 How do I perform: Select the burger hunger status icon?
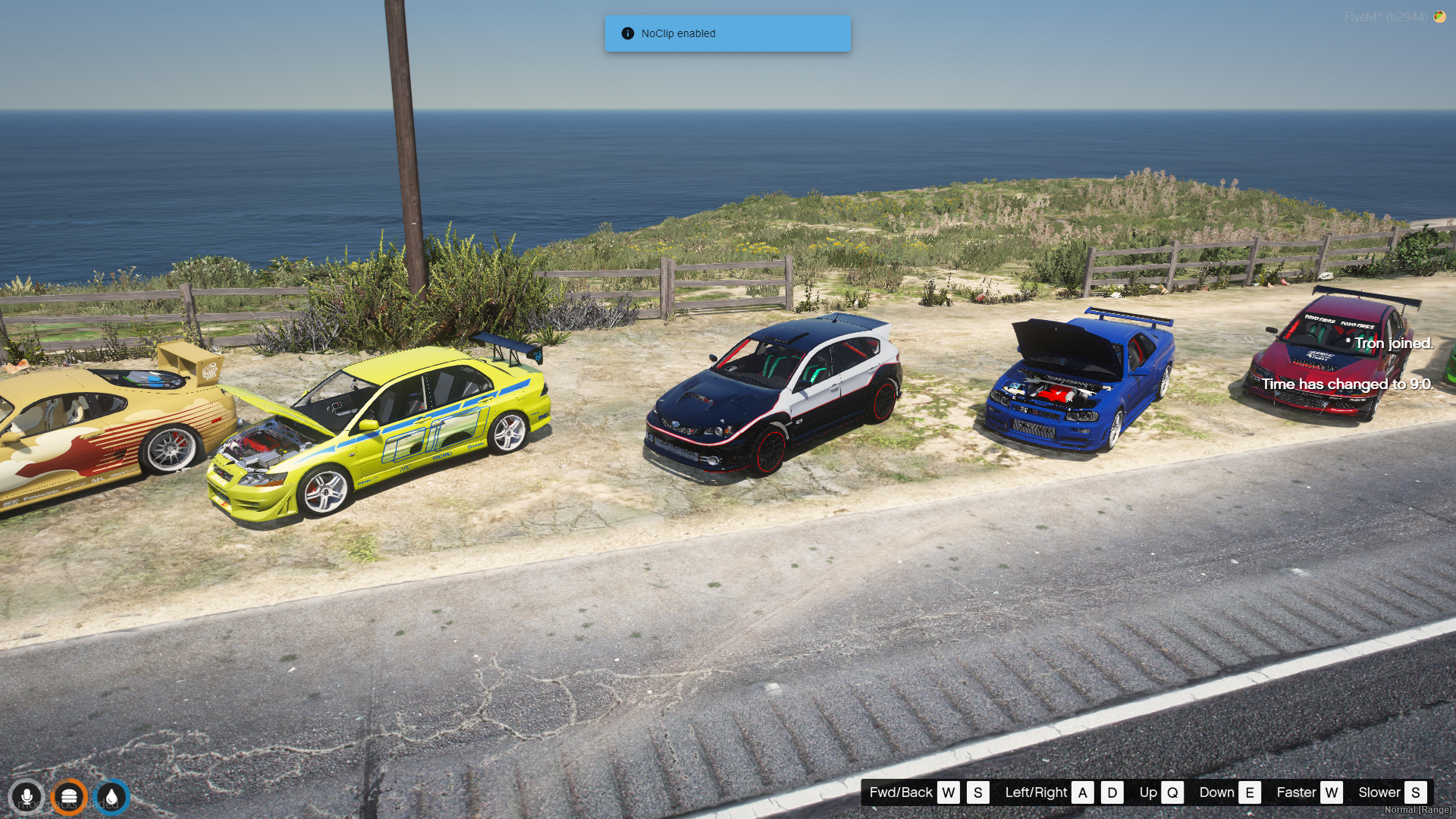coord(69,797)
